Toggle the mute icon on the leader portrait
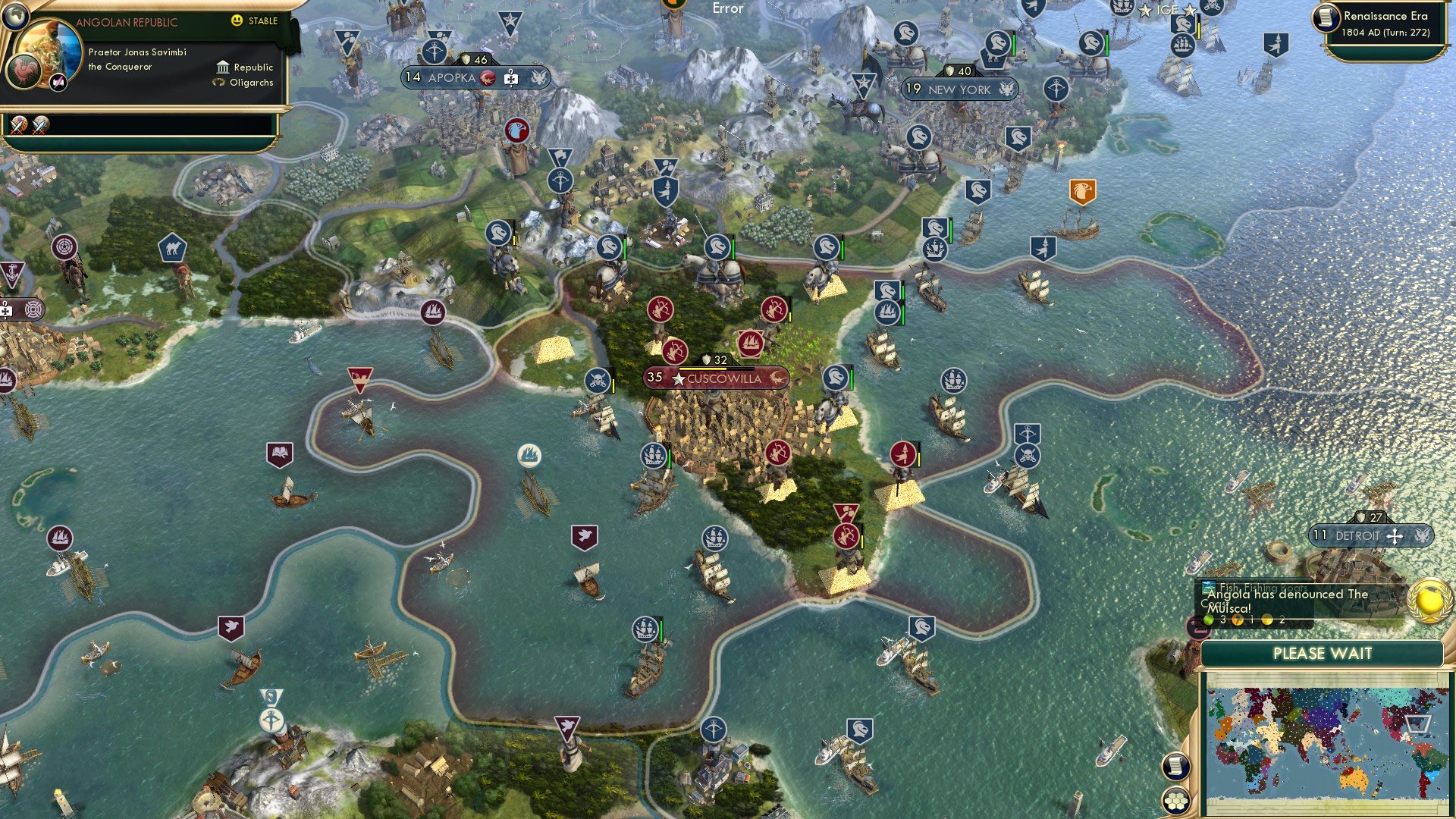1456x819 pixels. pos(58,83)
